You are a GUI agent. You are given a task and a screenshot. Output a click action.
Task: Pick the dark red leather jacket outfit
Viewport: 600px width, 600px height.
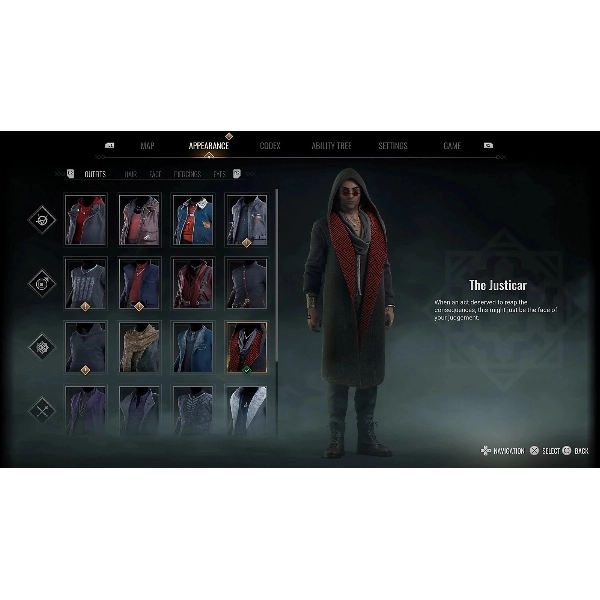coord(192,284)
